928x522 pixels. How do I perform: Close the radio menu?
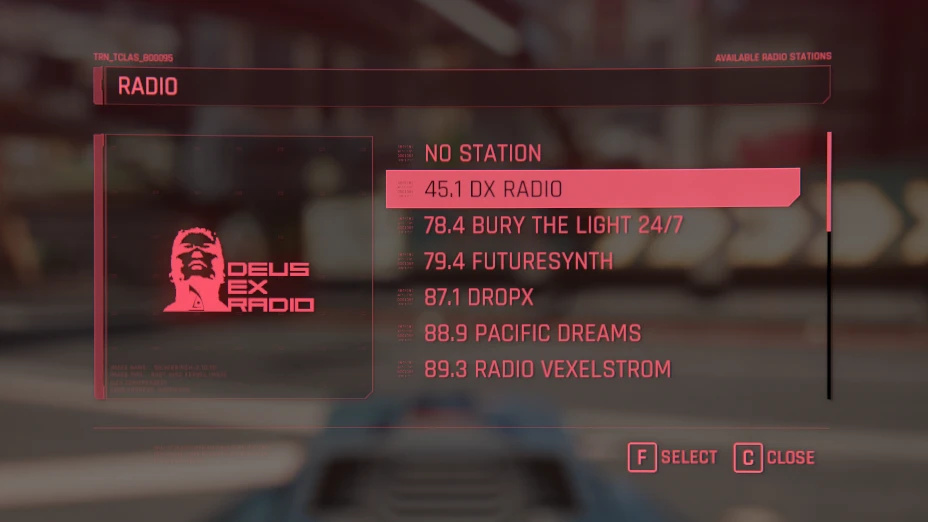tap(775, 457)
